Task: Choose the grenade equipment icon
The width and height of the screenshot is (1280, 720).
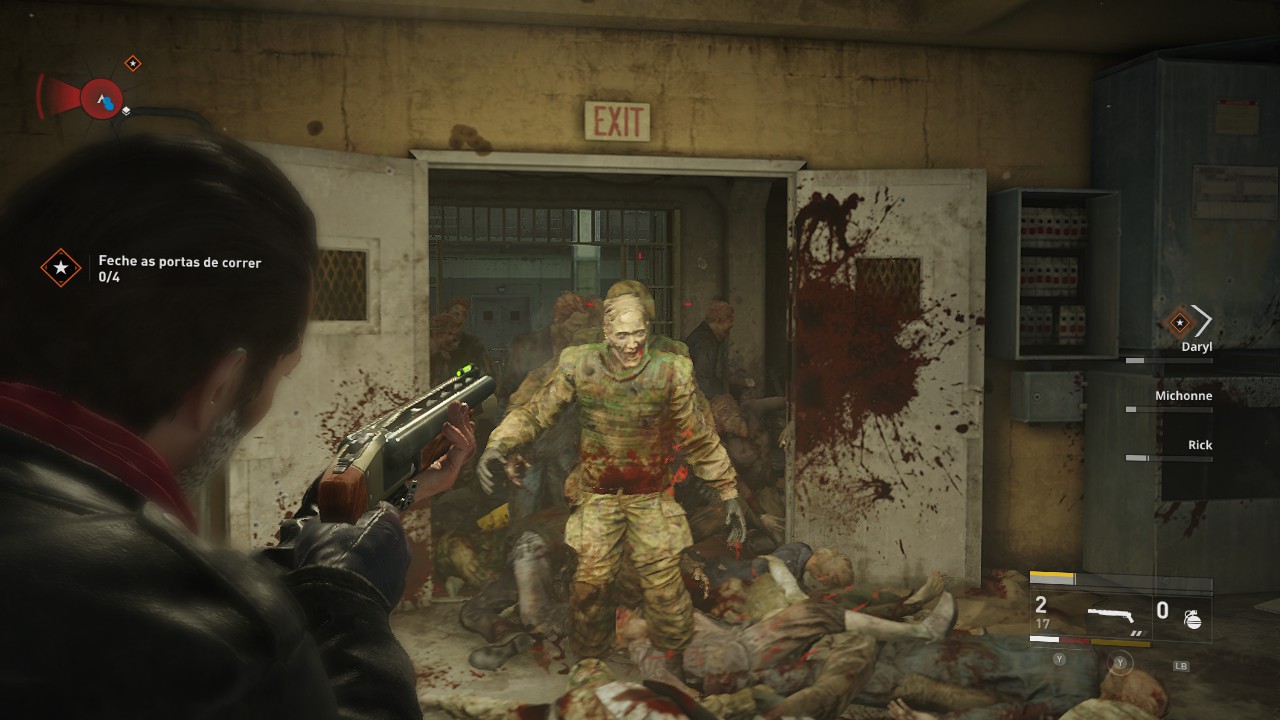Action: coord(1192,619)
